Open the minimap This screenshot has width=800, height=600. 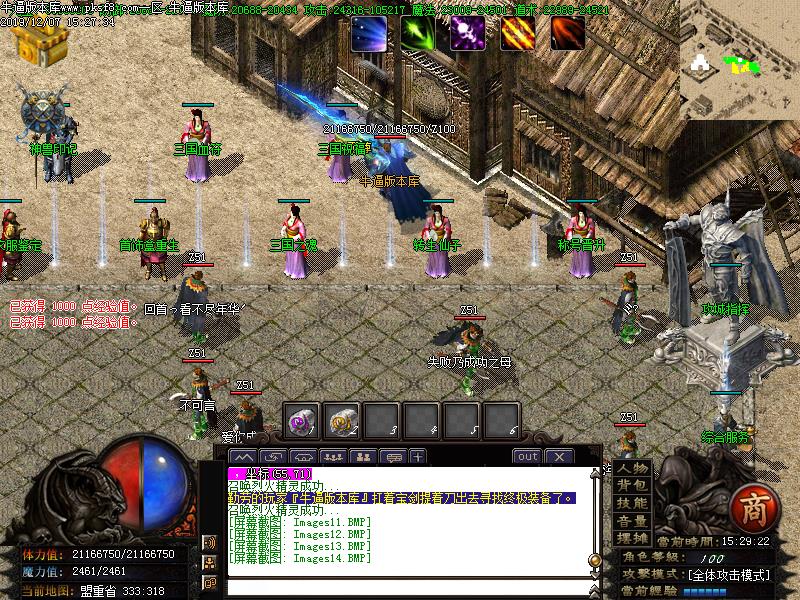(739, 58)
